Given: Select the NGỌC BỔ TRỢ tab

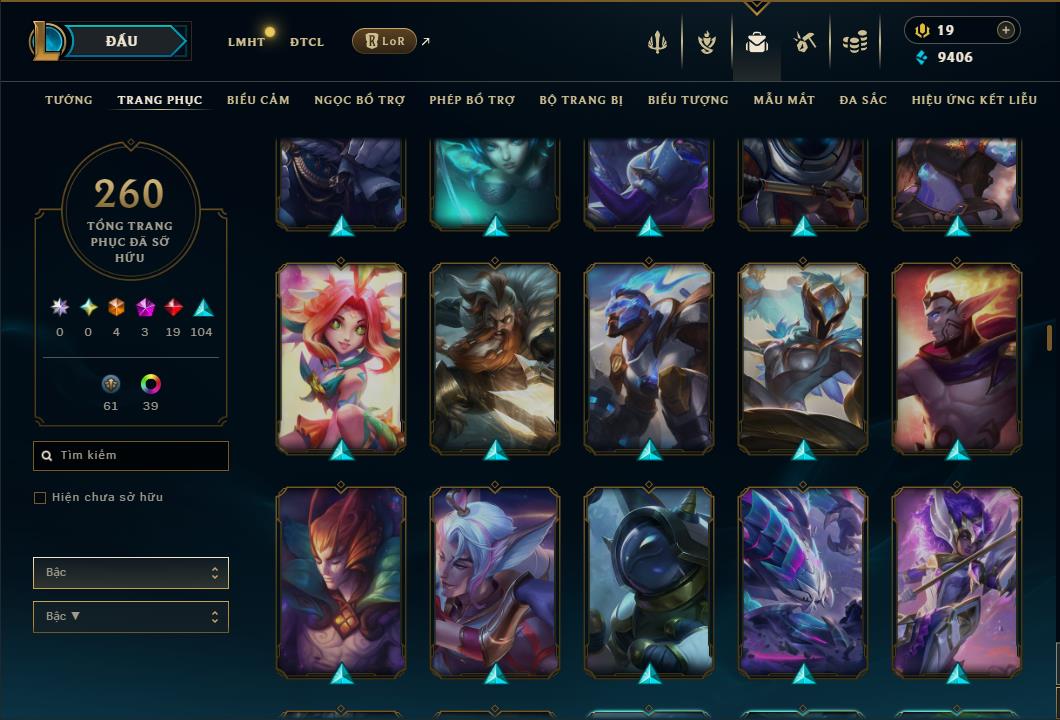Looking at the screenshot, I should click(x=359, y=100).
